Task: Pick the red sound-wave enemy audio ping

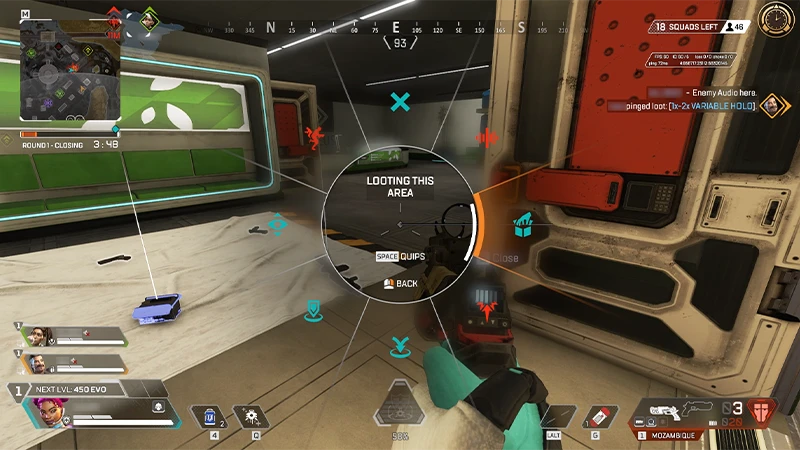Action: tap(489, 137)
